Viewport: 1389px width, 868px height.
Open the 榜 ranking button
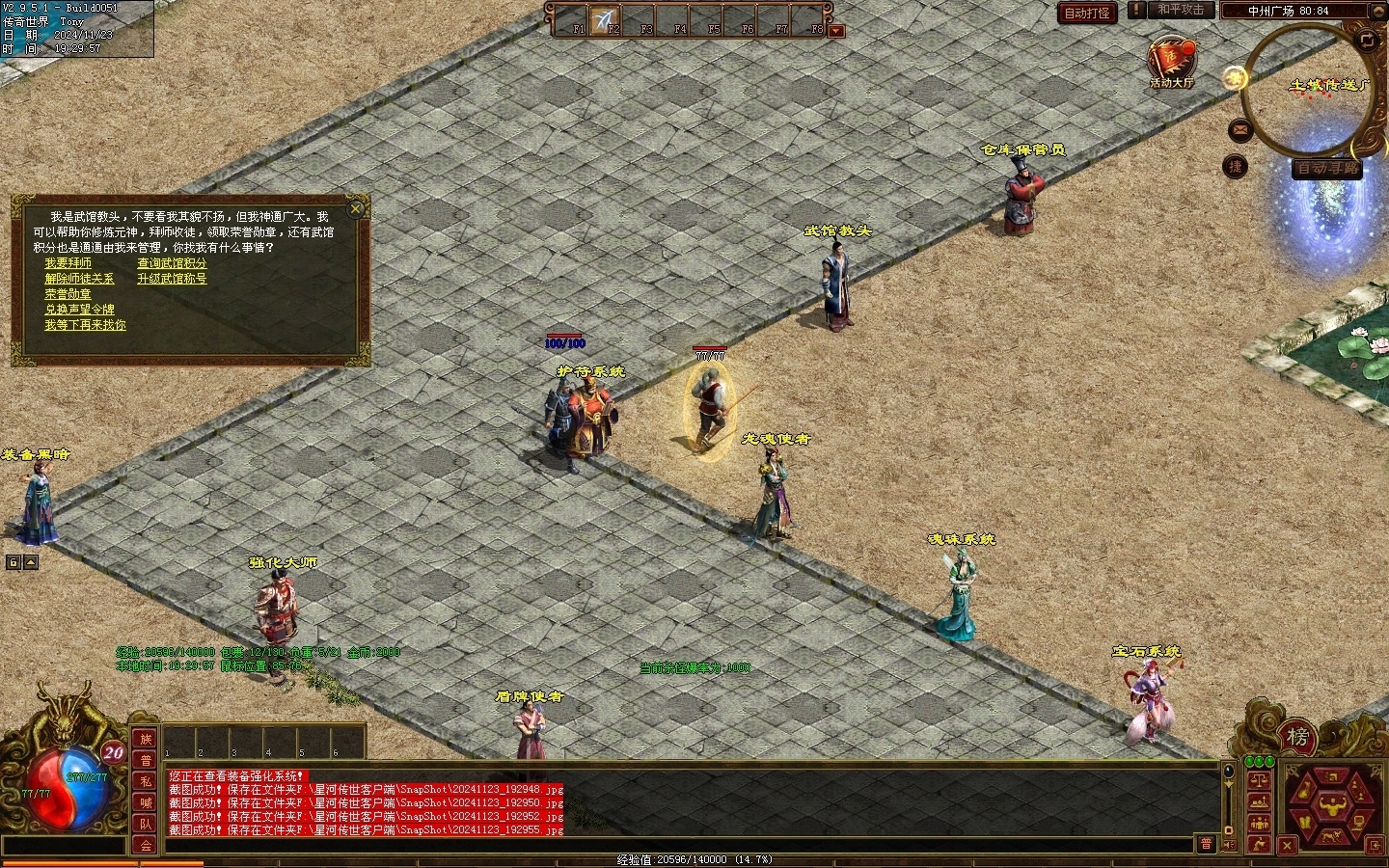tap(1297, 738)
